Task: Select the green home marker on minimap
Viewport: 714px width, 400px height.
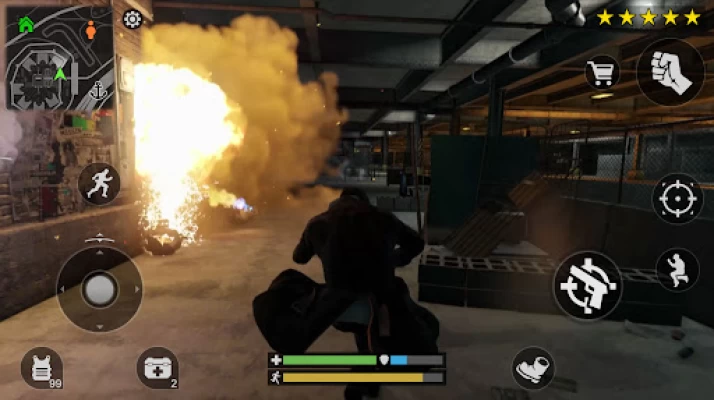Action: [x=26, y=24]
